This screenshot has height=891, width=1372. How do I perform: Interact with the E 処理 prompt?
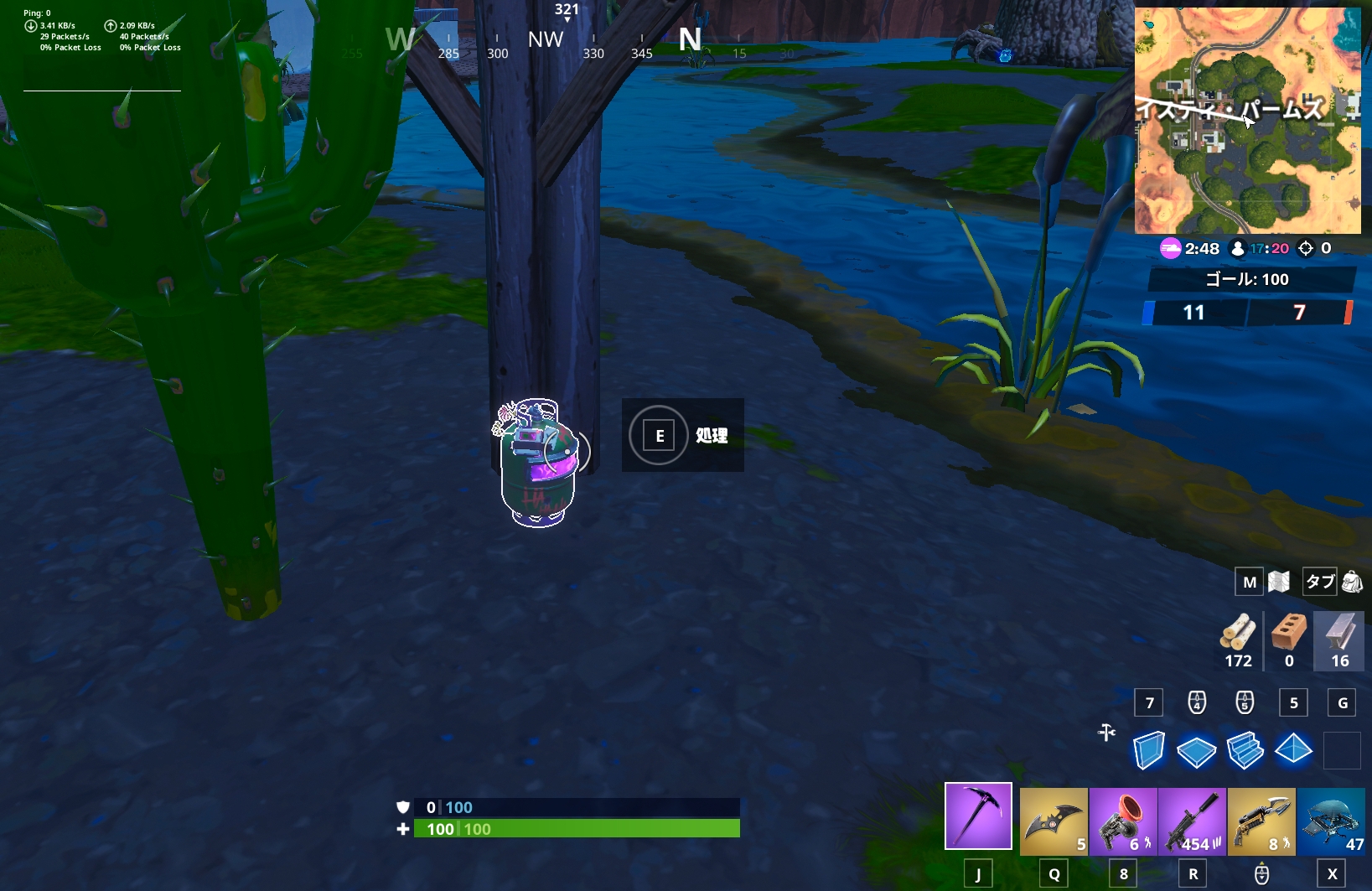pos(683,435)
